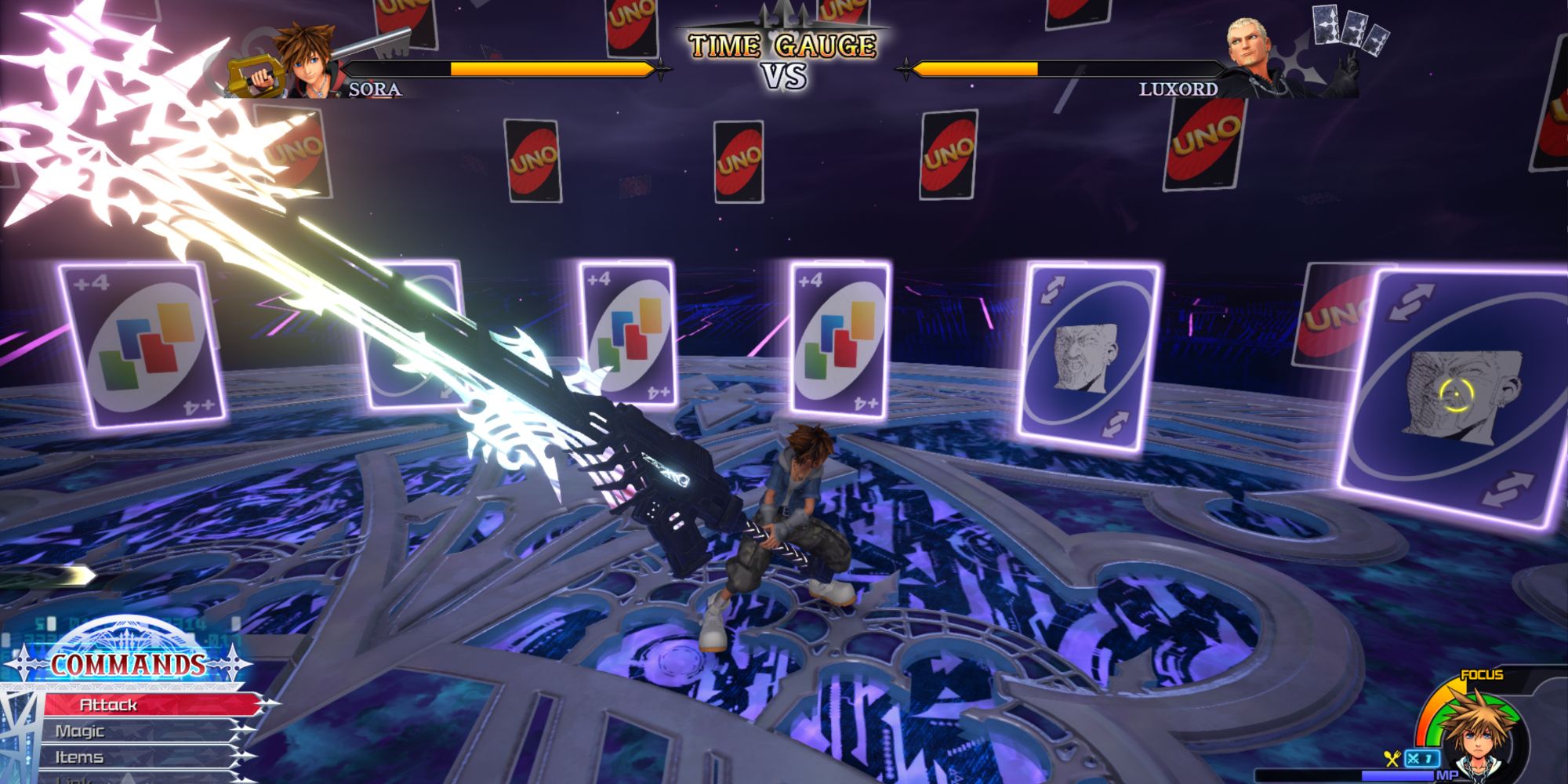
Task: Open the Magic command menu
Action: tap(82, 731)
